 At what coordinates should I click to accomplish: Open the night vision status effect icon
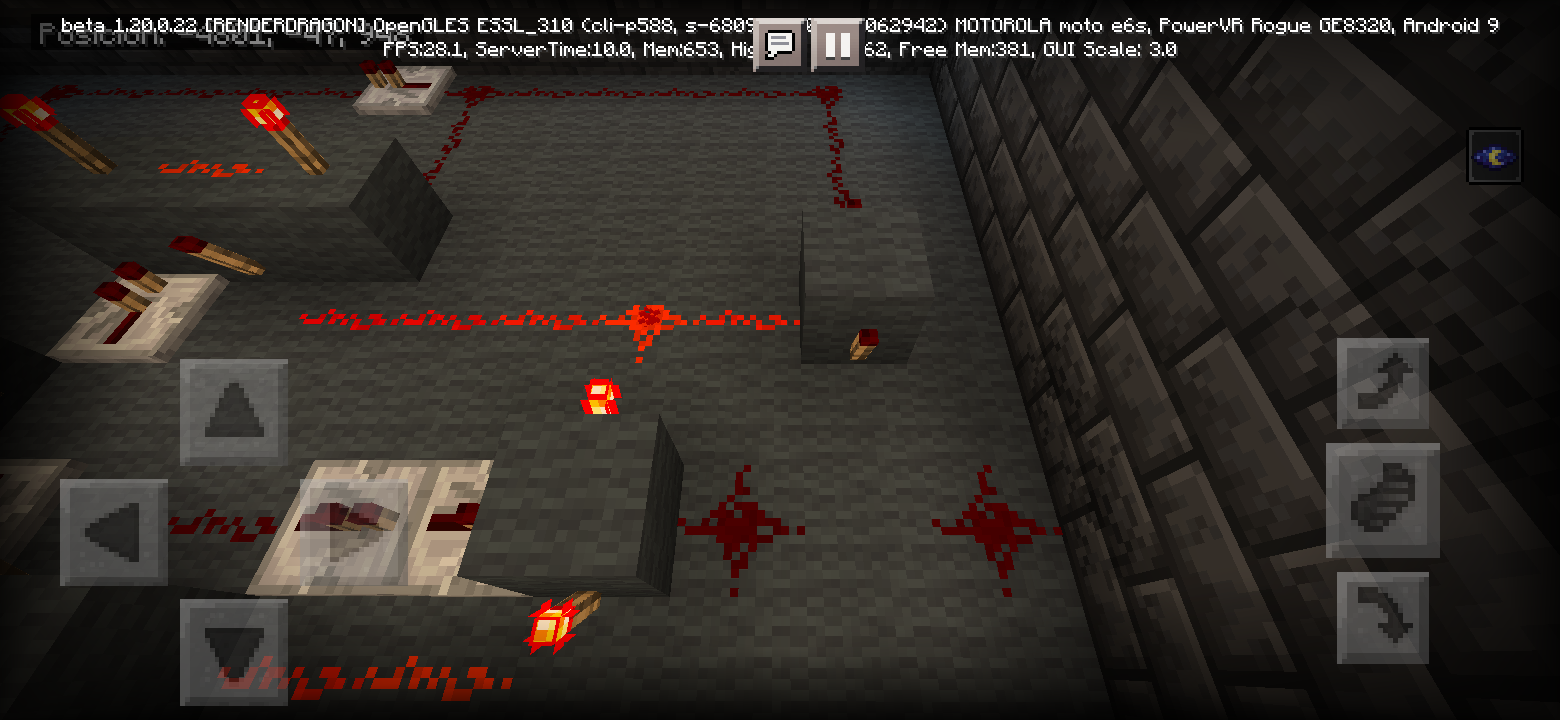point(1494,156)
